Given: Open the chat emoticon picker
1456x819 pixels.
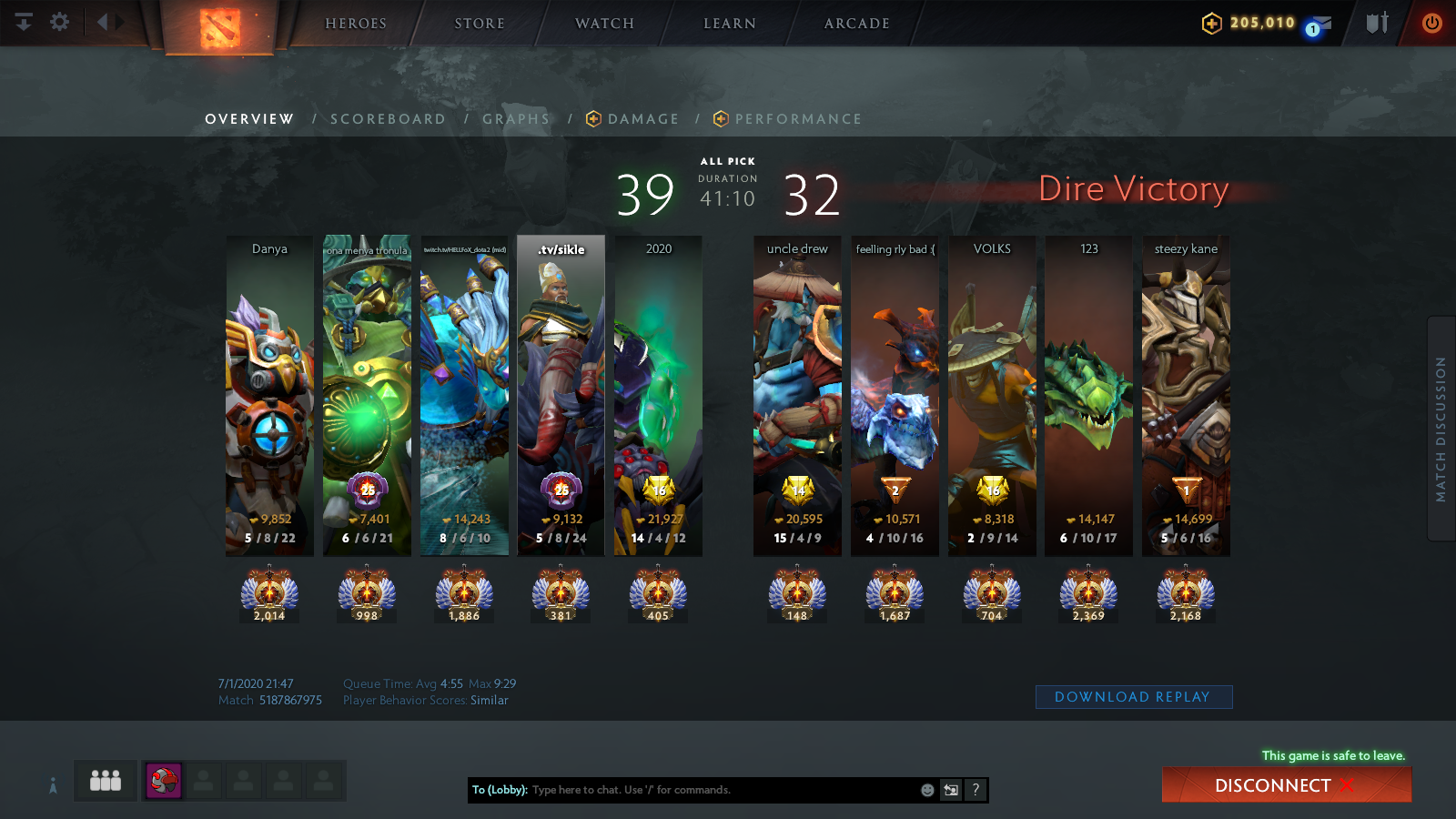Looking at the screenshot, I should (x=927, y=790).
